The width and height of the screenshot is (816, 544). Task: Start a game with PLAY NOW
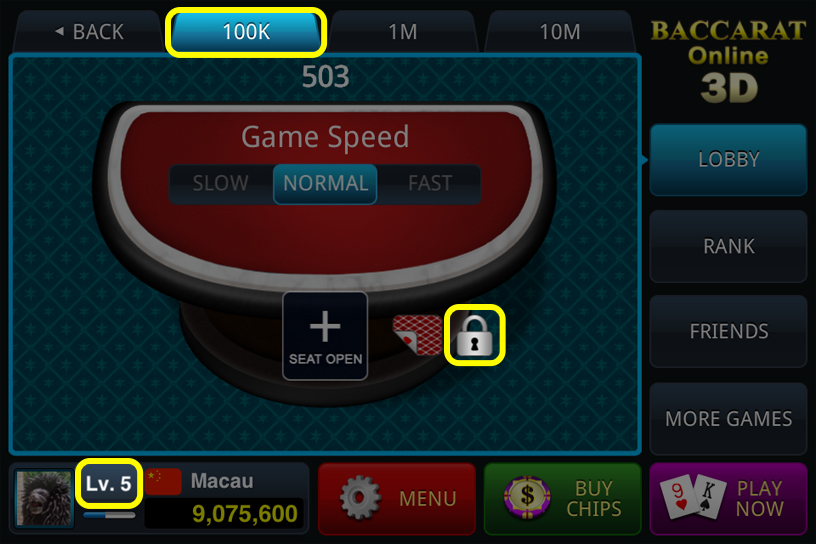click(728, 498)
